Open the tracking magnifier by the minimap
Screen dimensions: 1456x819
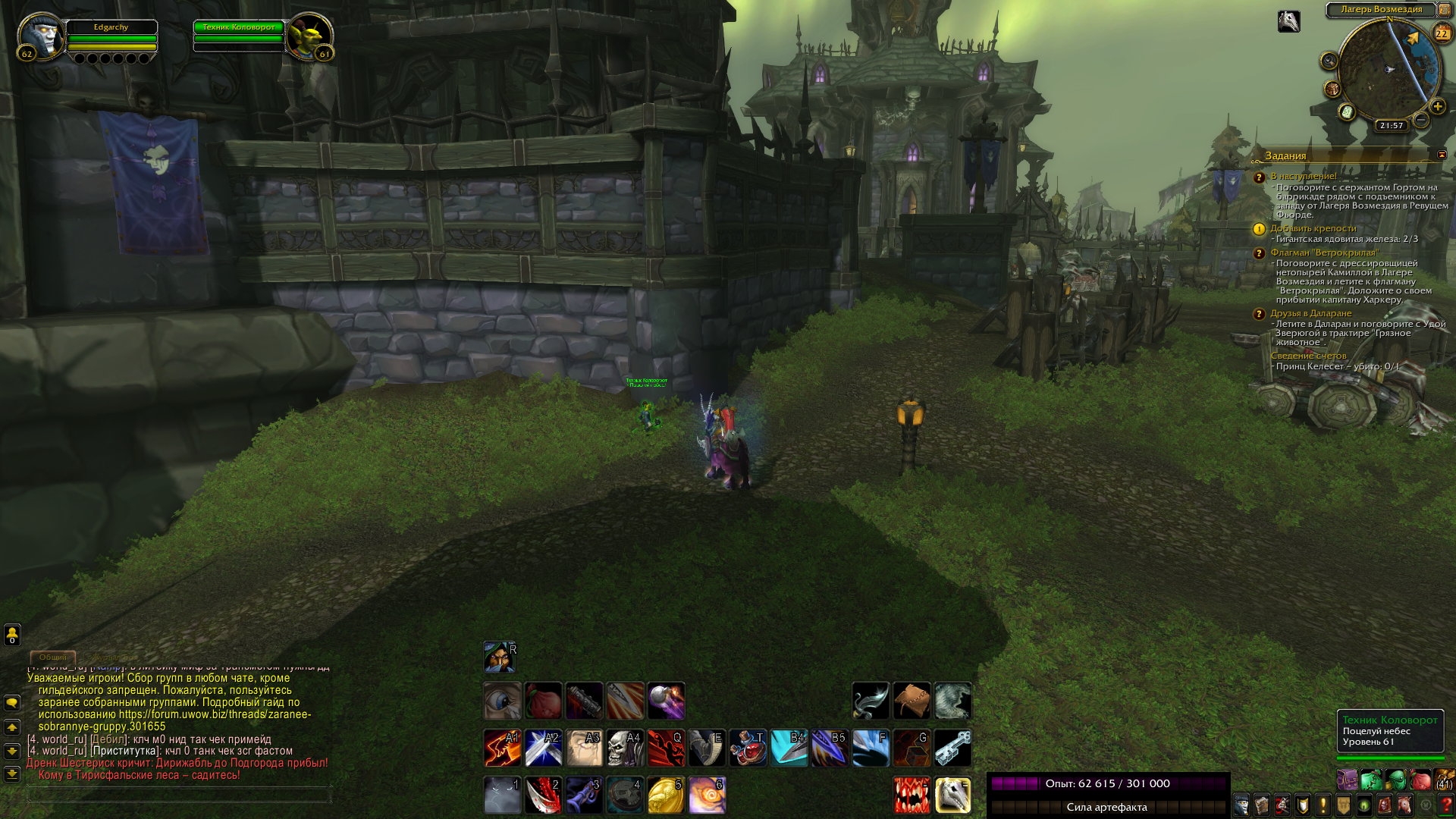coord(1329,61)
